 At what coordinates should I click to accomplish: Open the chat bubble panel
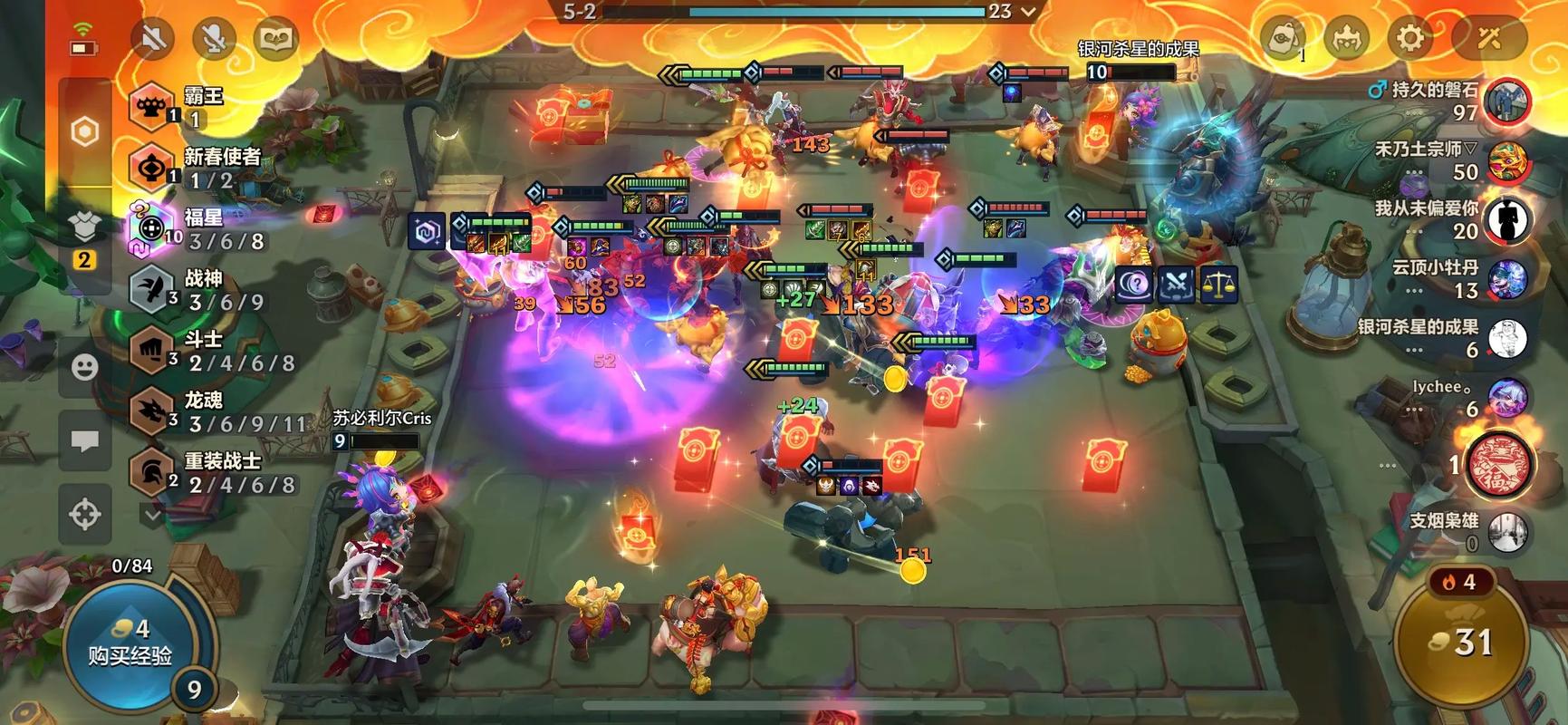85,441
